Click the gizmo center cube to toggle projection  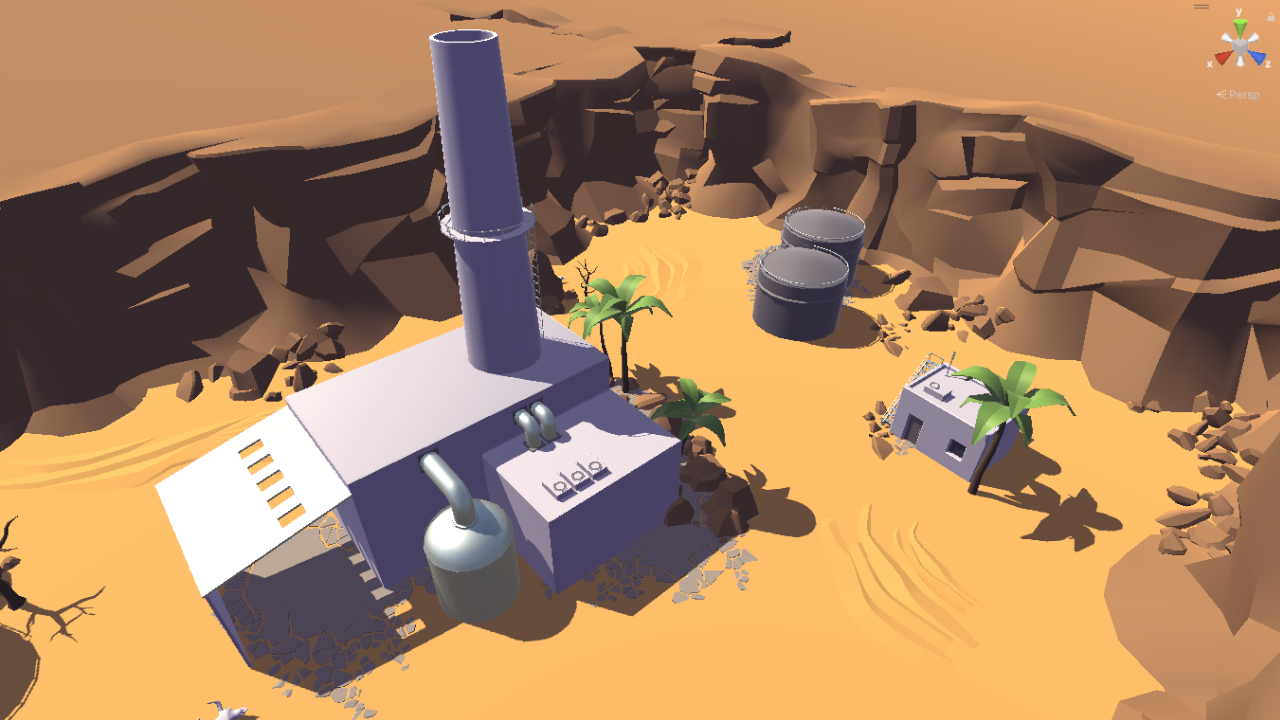(x=1240, y=45)
